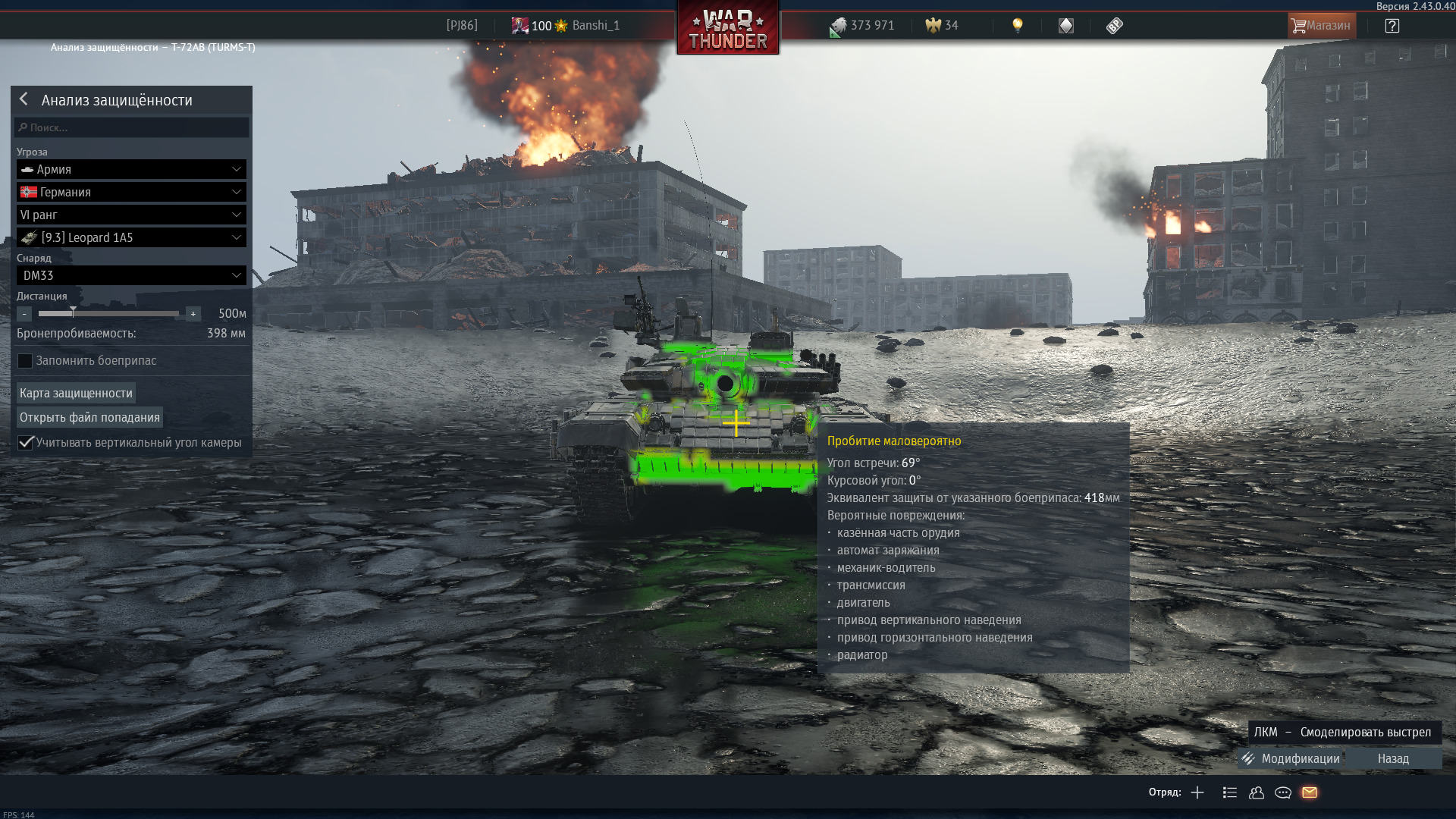This screenshot has height=819, width=1456.
Task: Enable the Запомнить боеприпас checkbox
Action: (25, 361)
